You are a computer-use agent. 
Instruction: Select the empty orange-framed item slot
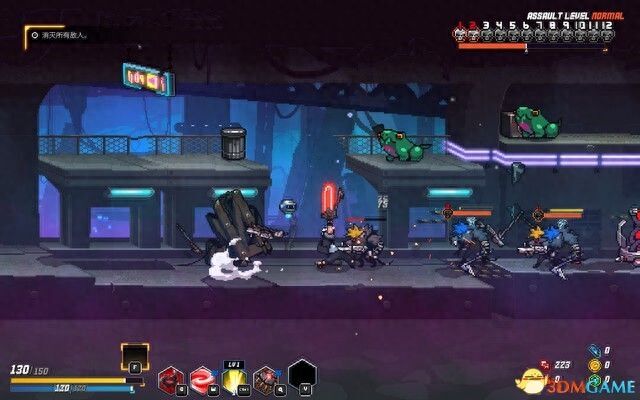pyautogui.click(x=135, y=356)
